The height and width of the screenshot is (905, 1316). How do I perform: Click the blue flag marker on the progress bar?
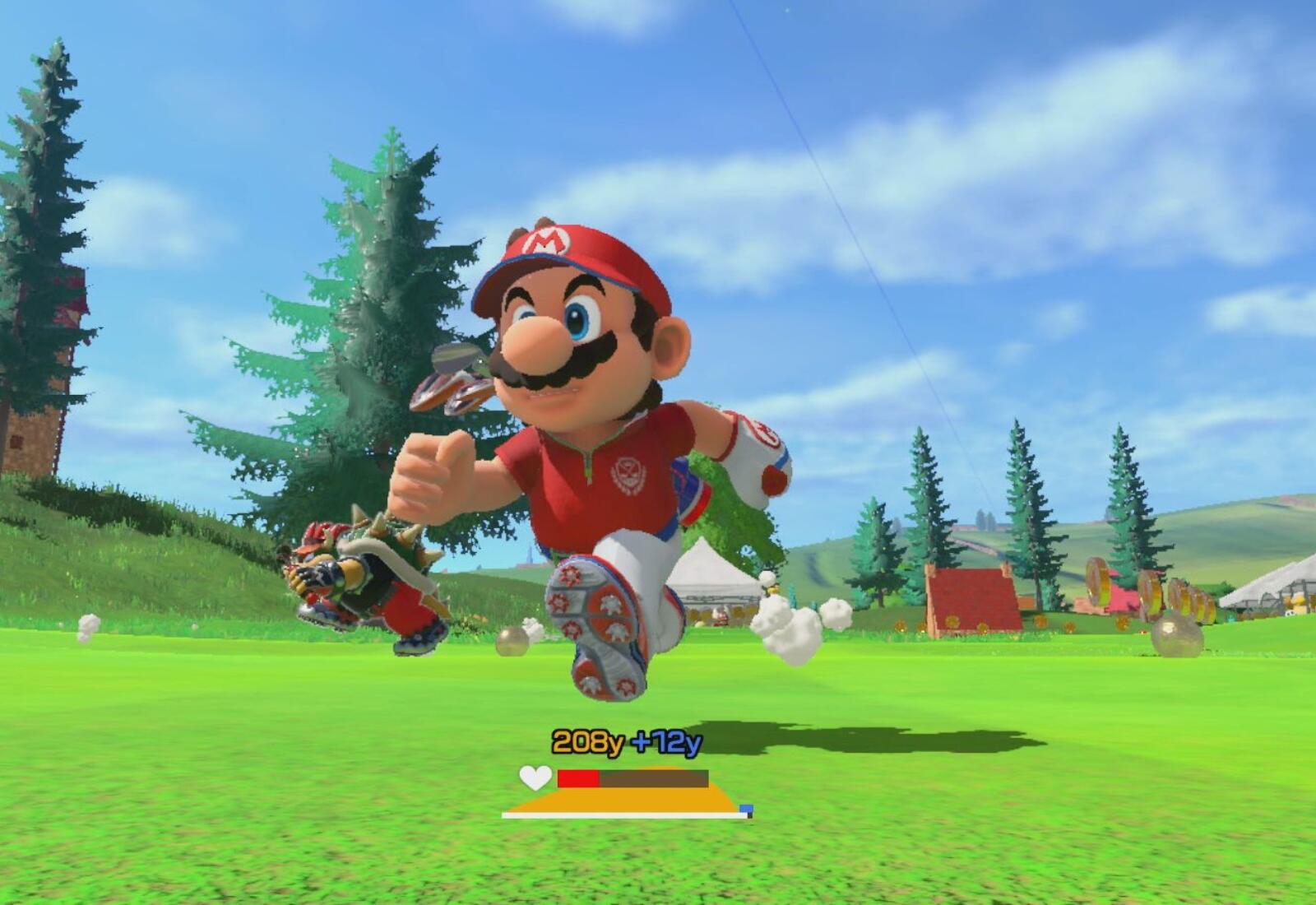pyautogui.click(x=745, y=810)
